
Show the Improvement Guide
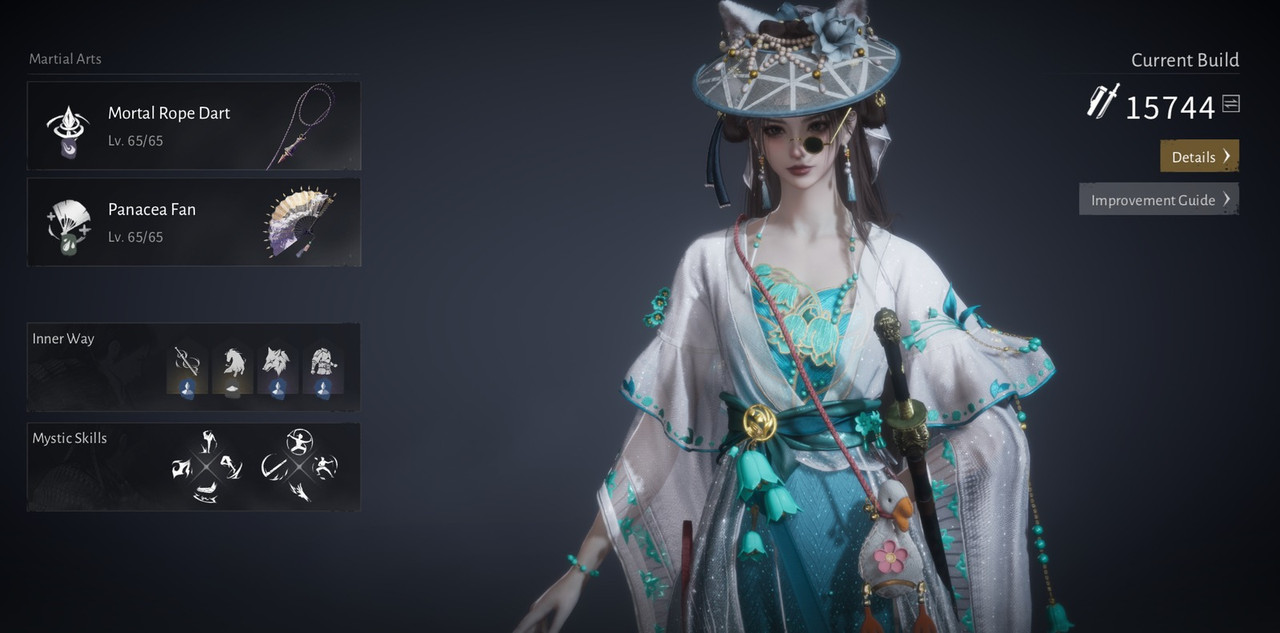(1159, 199)
